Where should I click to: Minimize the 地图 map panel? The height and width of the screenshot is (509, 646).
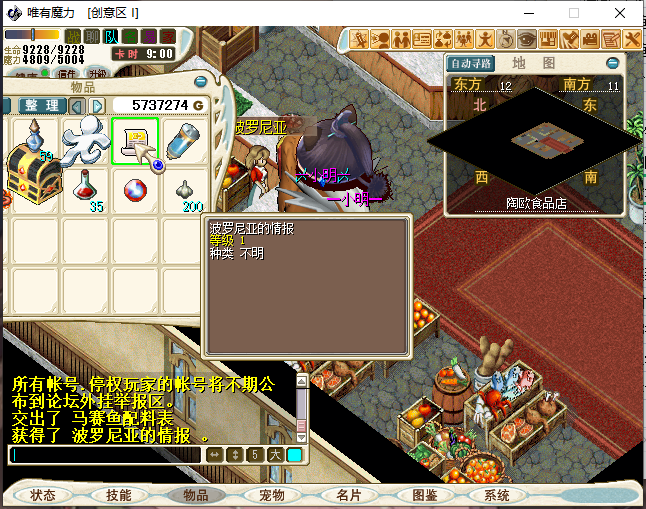(x=612, y=62)
